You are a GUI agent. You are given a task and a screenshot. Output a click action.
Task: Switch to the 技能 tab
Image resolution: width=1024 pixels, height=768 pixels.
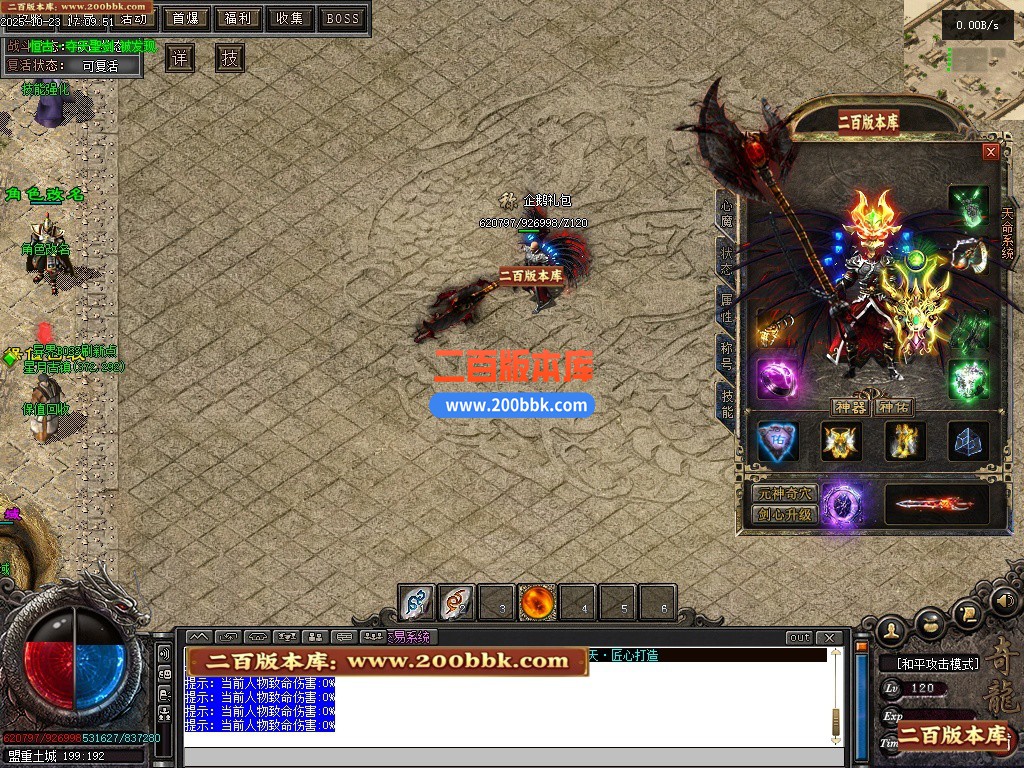(x=727, y=402)
